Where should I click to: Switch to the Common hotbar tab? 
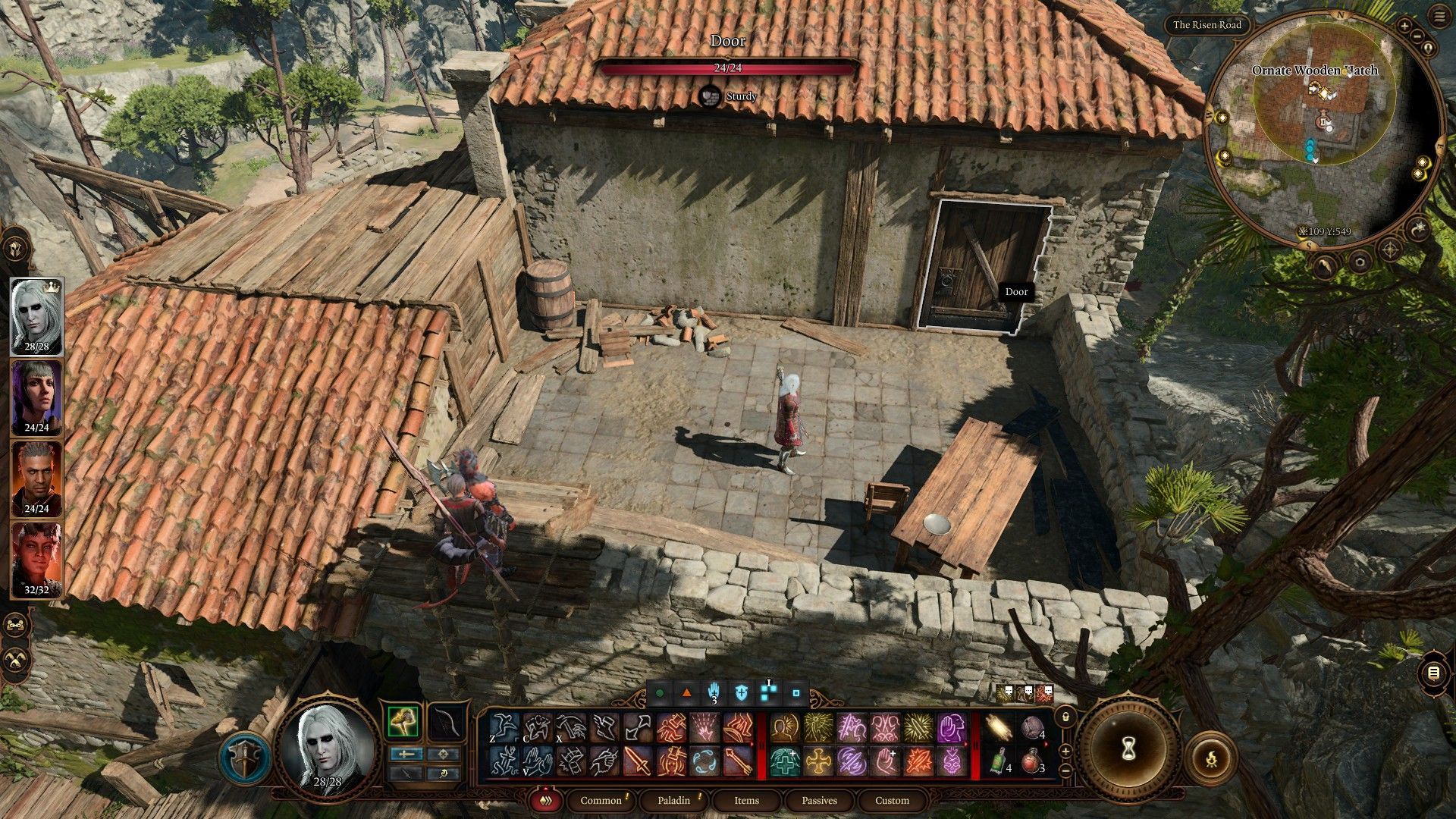click(x=601, y=800)
